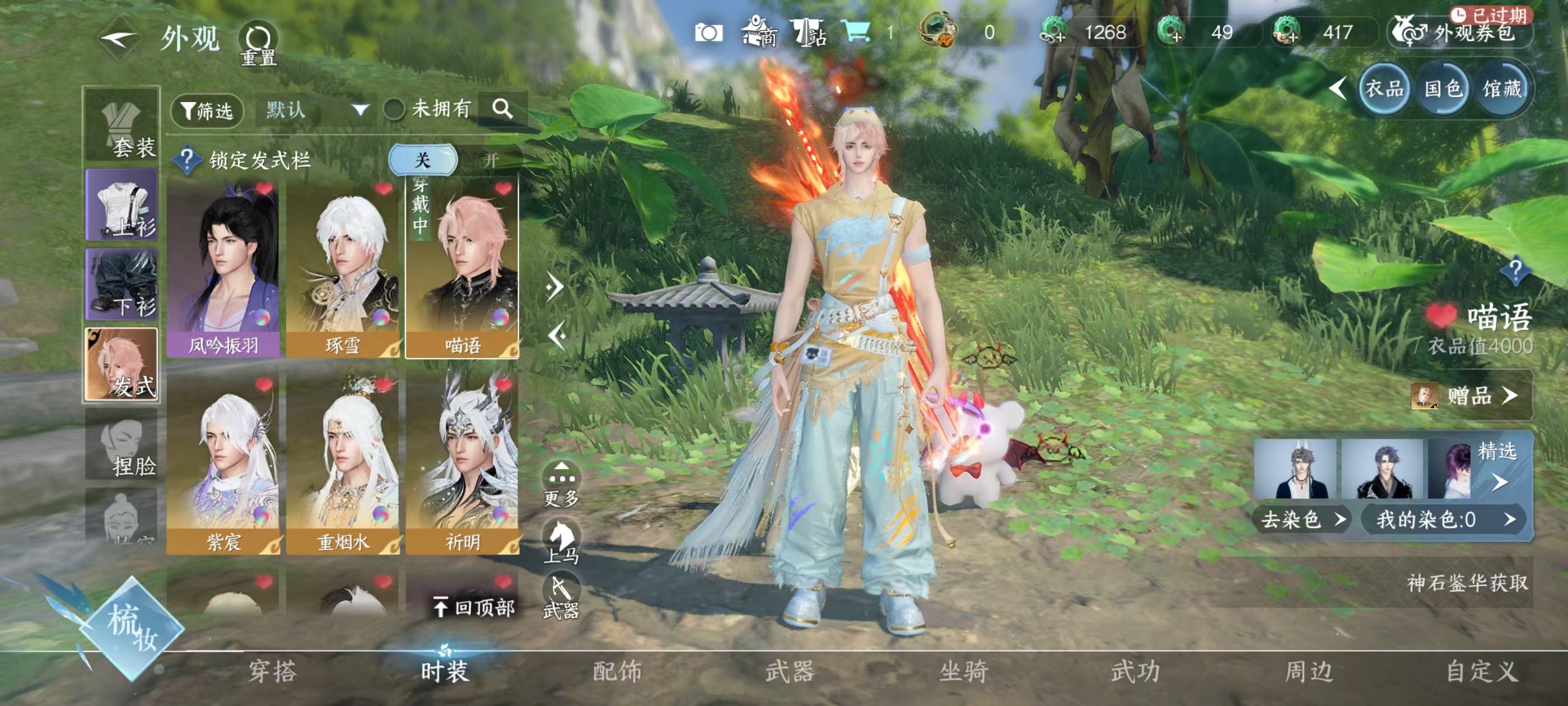Reset appearance with the 重置 button
Image resolution: width=1568 pixels, height=706 pixels.
click(x=259, y=44)
